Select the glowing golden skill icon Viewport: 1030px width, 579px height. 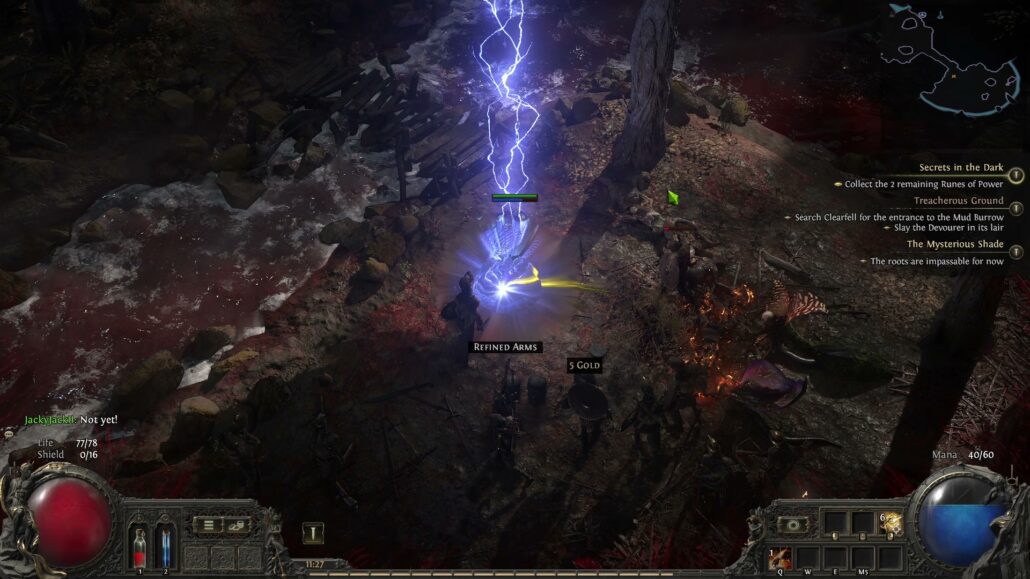tap(890, 523)
